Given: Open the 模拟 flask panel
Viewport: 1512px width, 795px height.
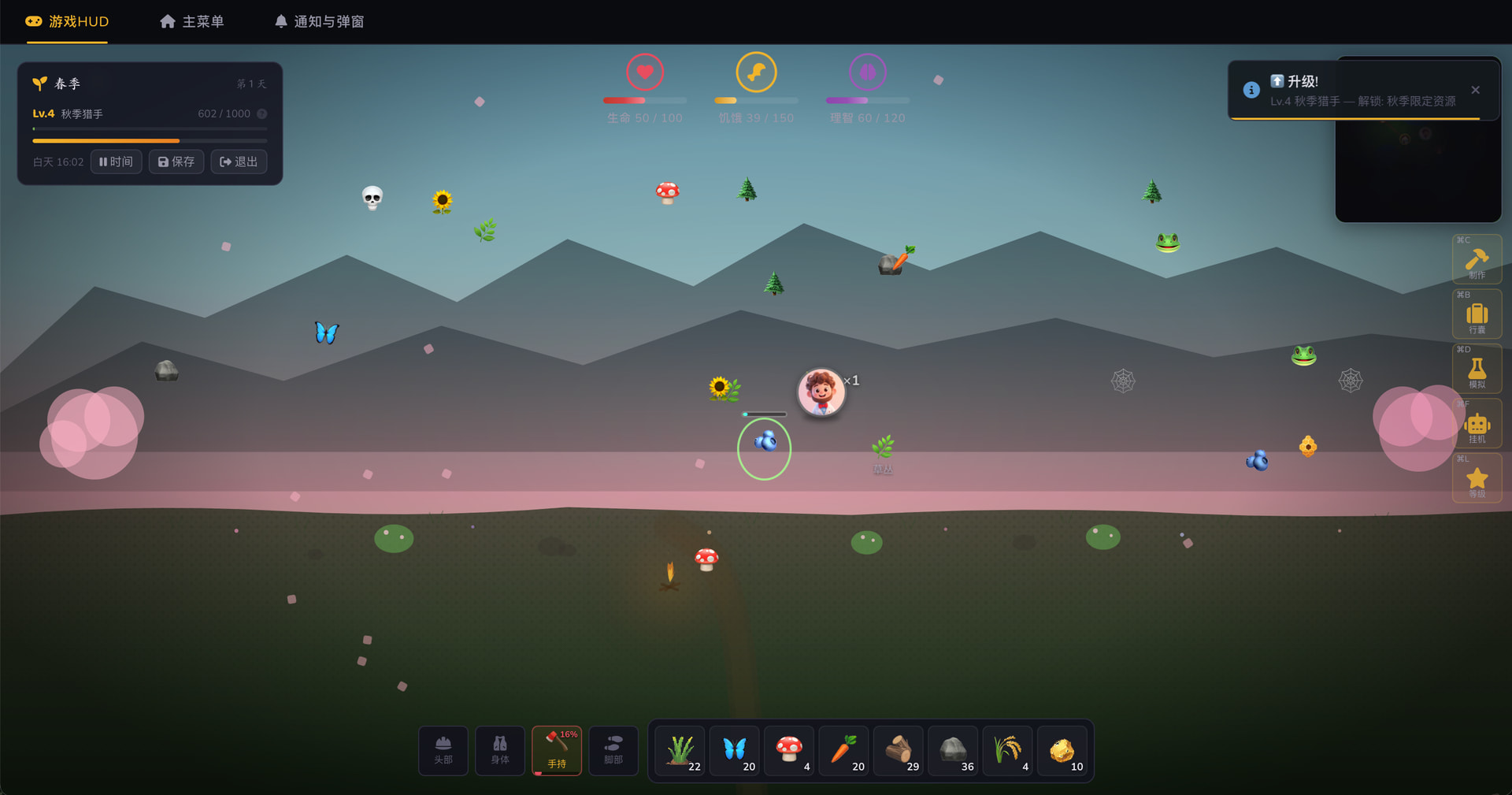Looking at the screenshot, I should [1477, 370].
